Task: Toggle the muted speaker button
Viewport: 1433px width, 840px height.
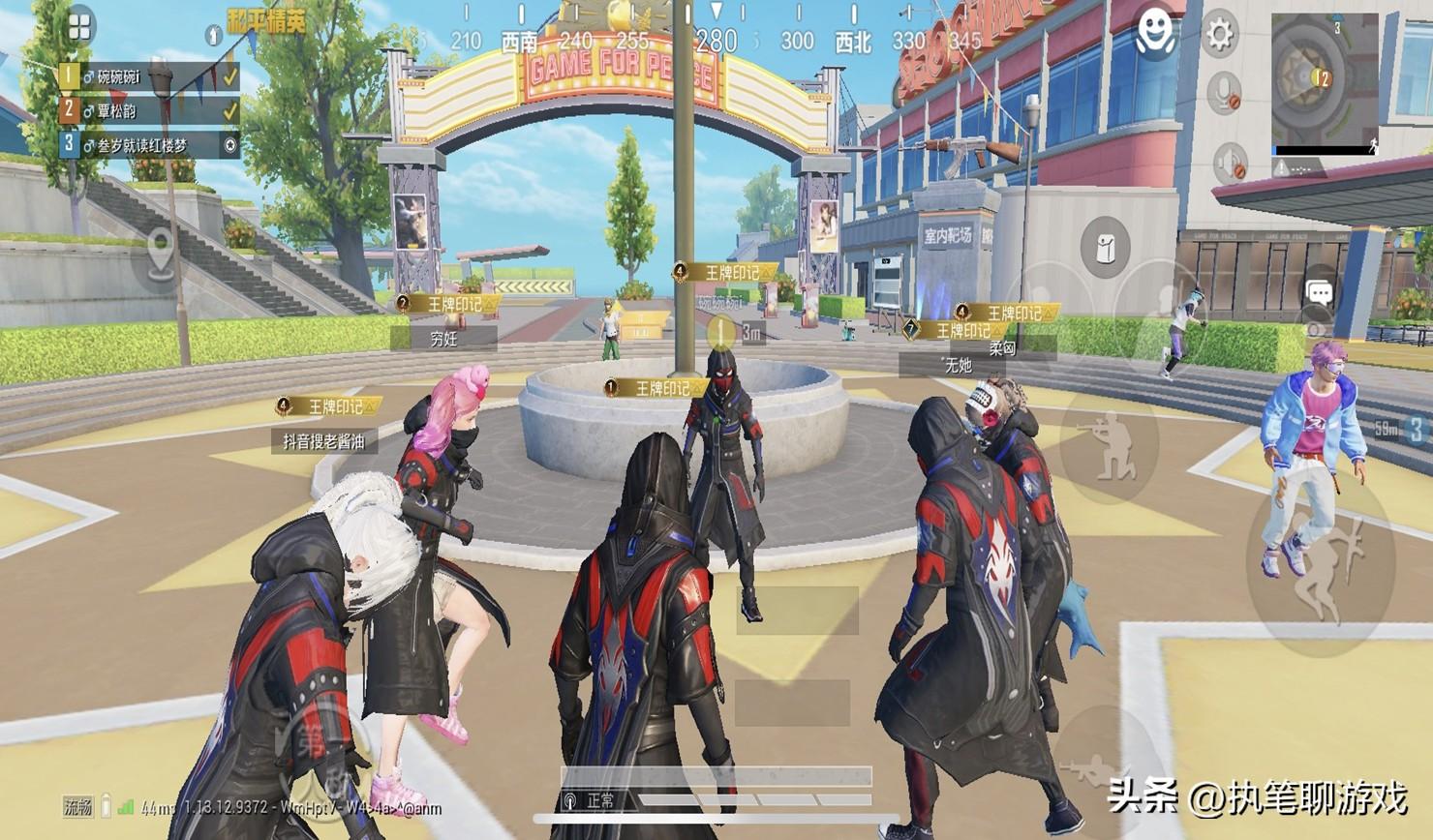Action: (1232, 163)
